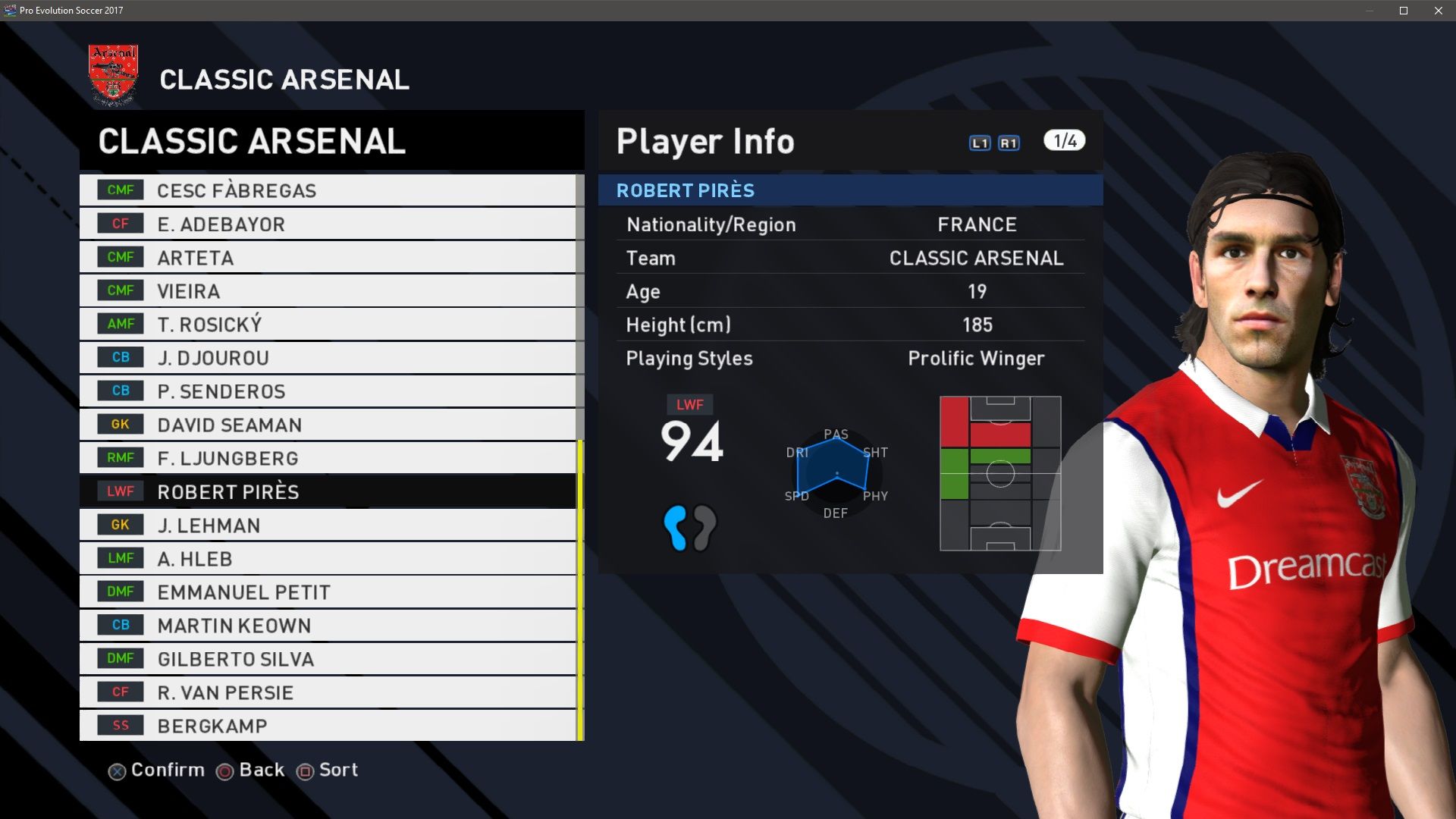Screen dimensions: 1456x819
Task: Maximize the Pro Evolution Soccer window
Action: point(1404,11)
